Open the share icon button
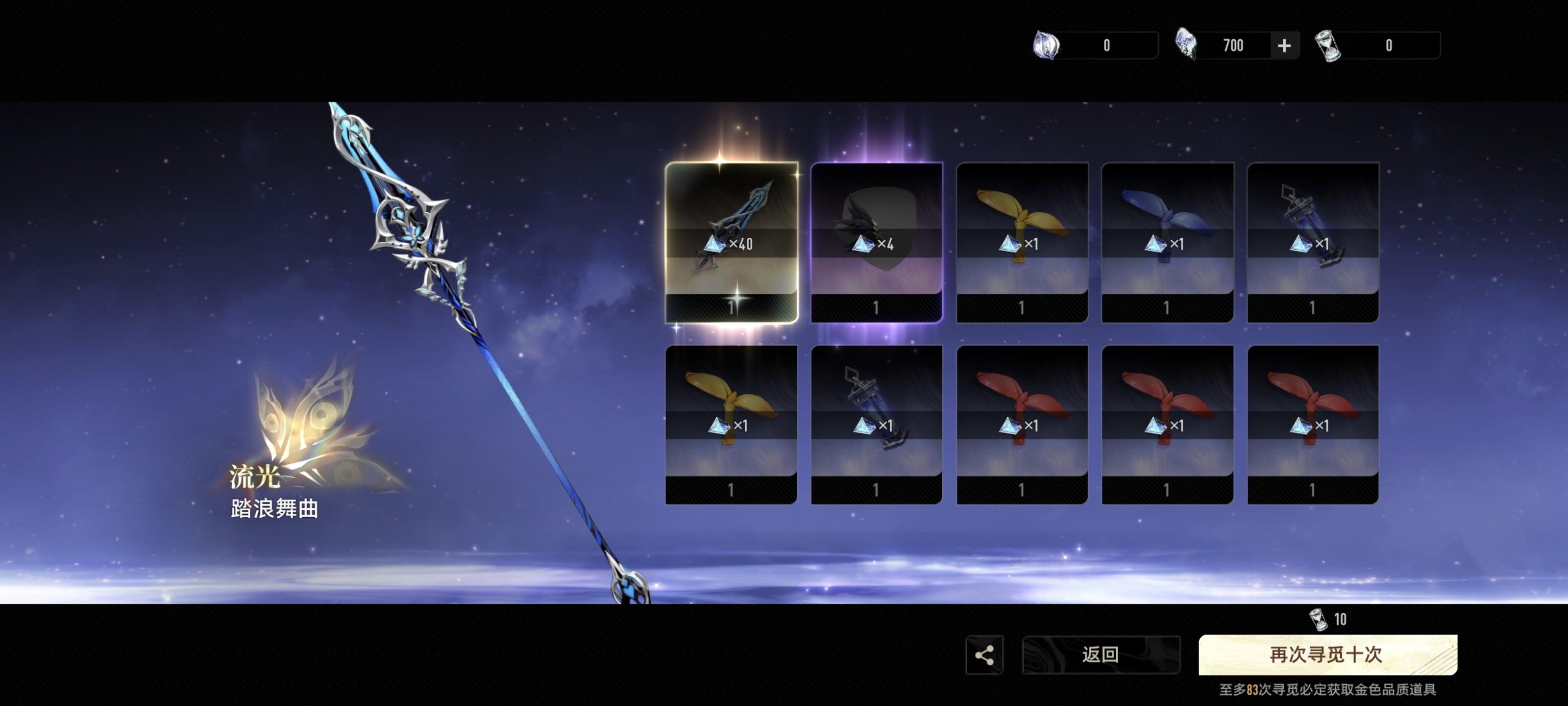 [x=984, y=656]
